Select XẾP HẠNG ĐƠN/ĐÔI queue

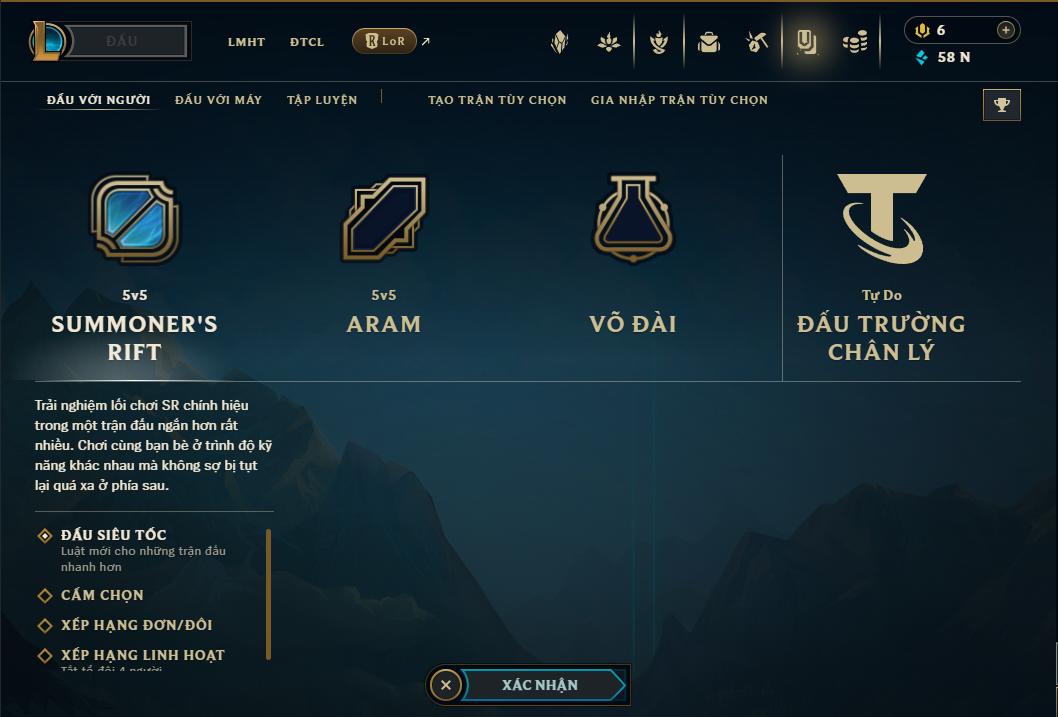tap(136, 625)
